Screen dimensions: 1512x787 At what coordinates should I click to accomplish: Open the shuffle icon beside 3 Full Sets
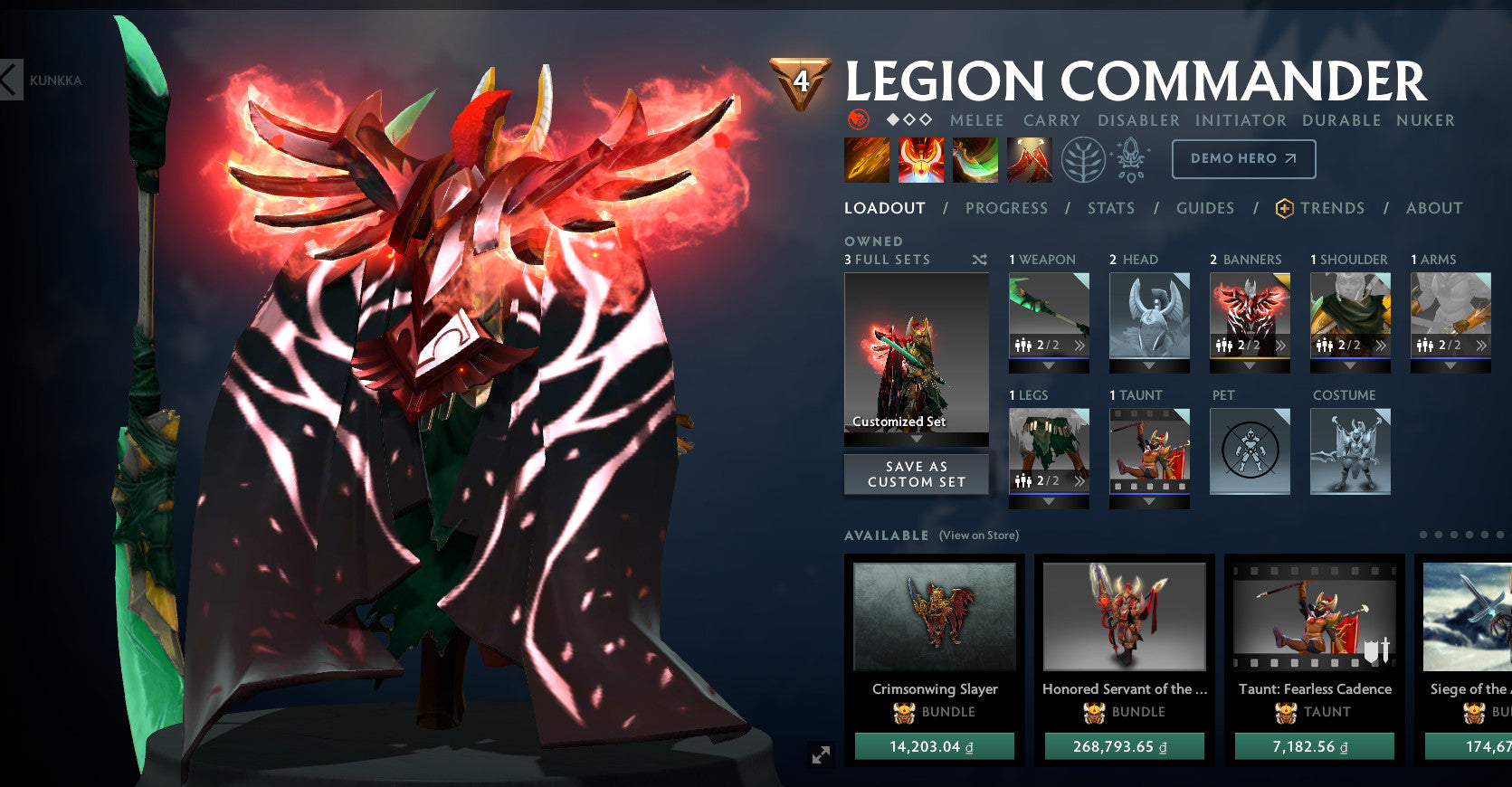pyautogui.click(x=978, y=260)
